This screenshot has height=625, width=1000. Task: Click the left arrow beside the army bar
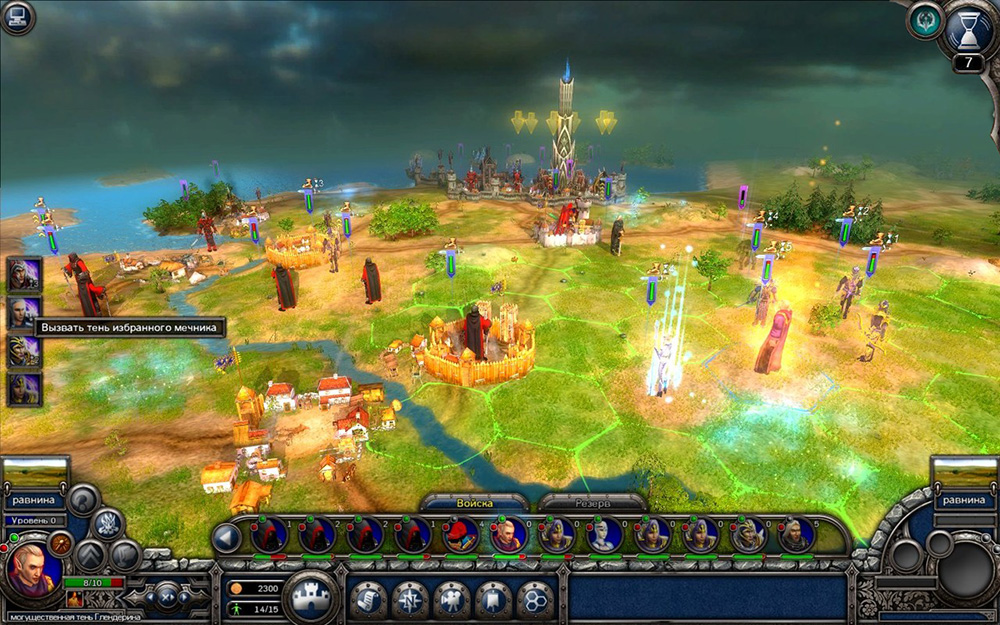pyautogui.click(x=227, y=537)
